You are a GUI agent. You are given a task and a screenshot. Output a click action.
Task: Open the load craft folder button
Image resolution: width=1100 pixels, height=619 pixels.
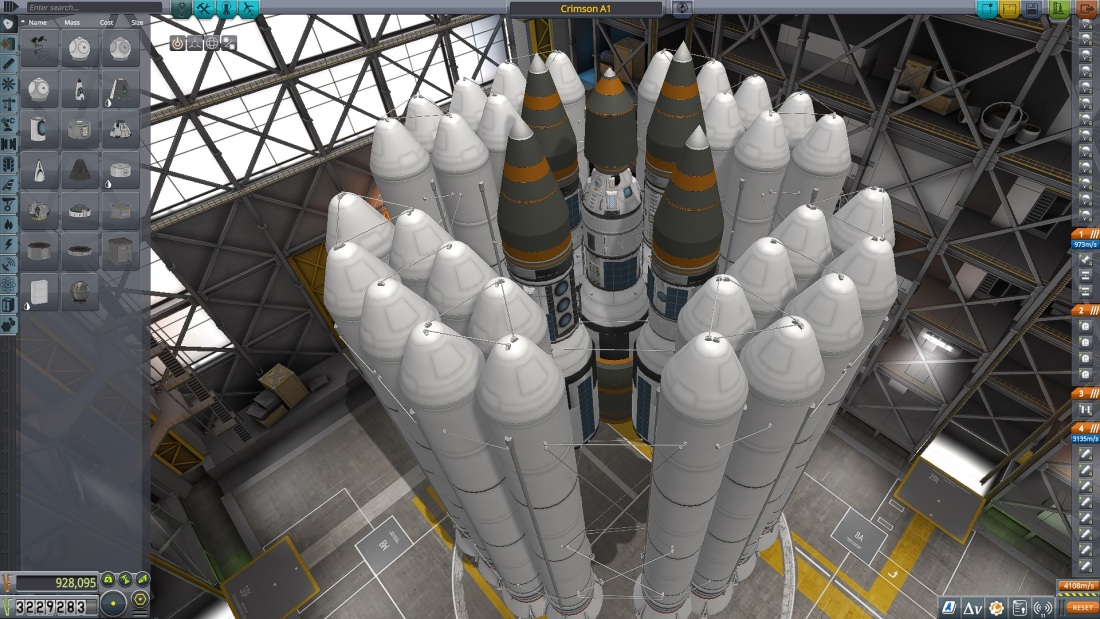[x=1010, y=9]
